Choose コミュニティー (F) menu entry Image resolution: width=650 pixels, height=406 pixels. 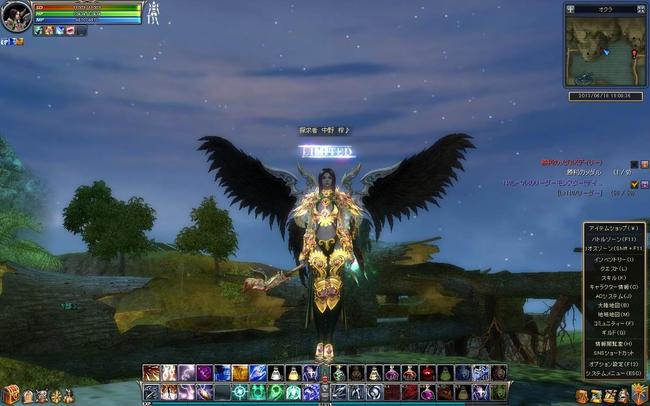(x=611, y=324)
